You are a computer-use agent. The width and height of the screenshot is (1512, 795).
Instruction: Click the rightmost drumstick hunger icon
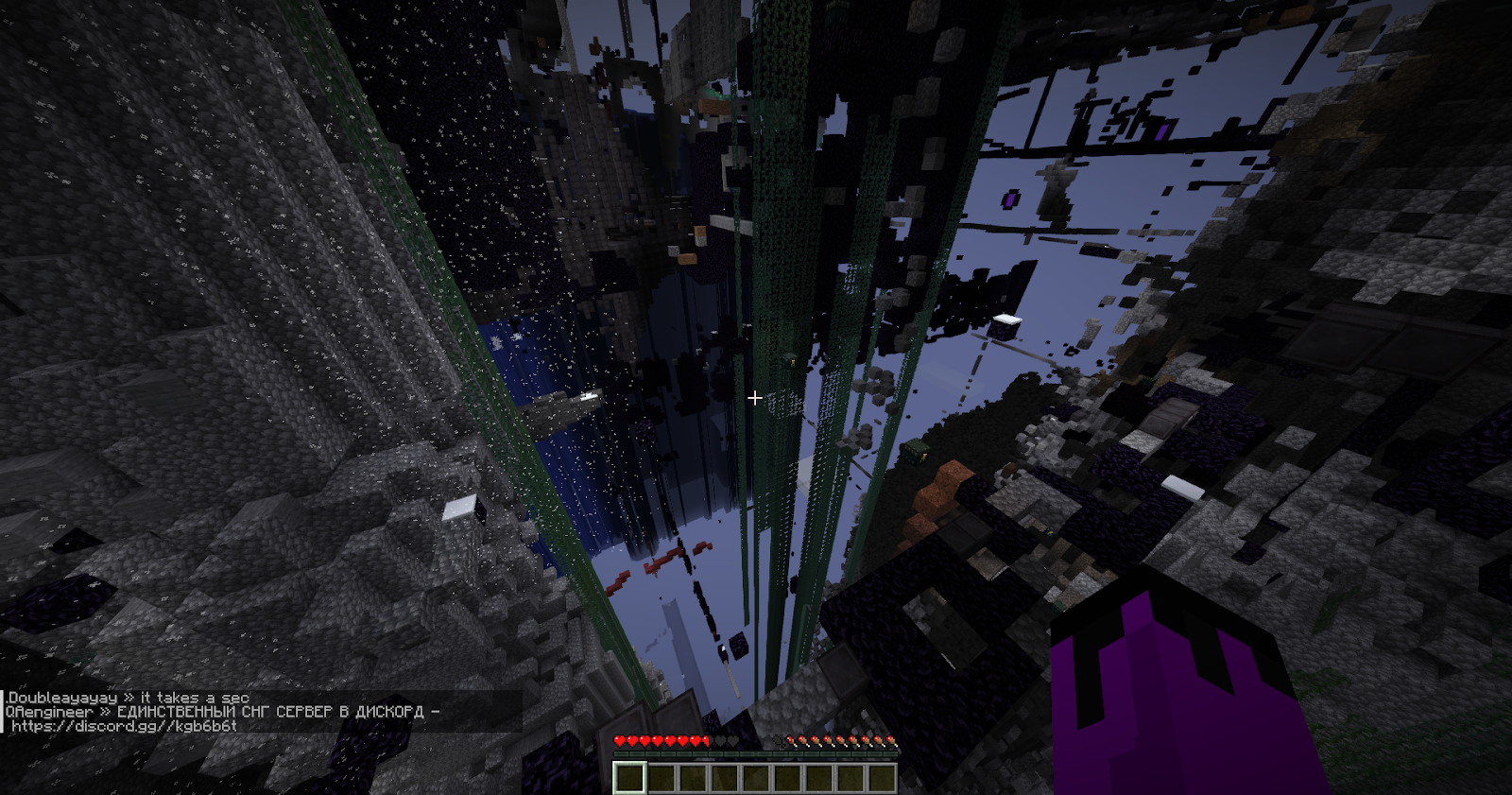point(891,740)
